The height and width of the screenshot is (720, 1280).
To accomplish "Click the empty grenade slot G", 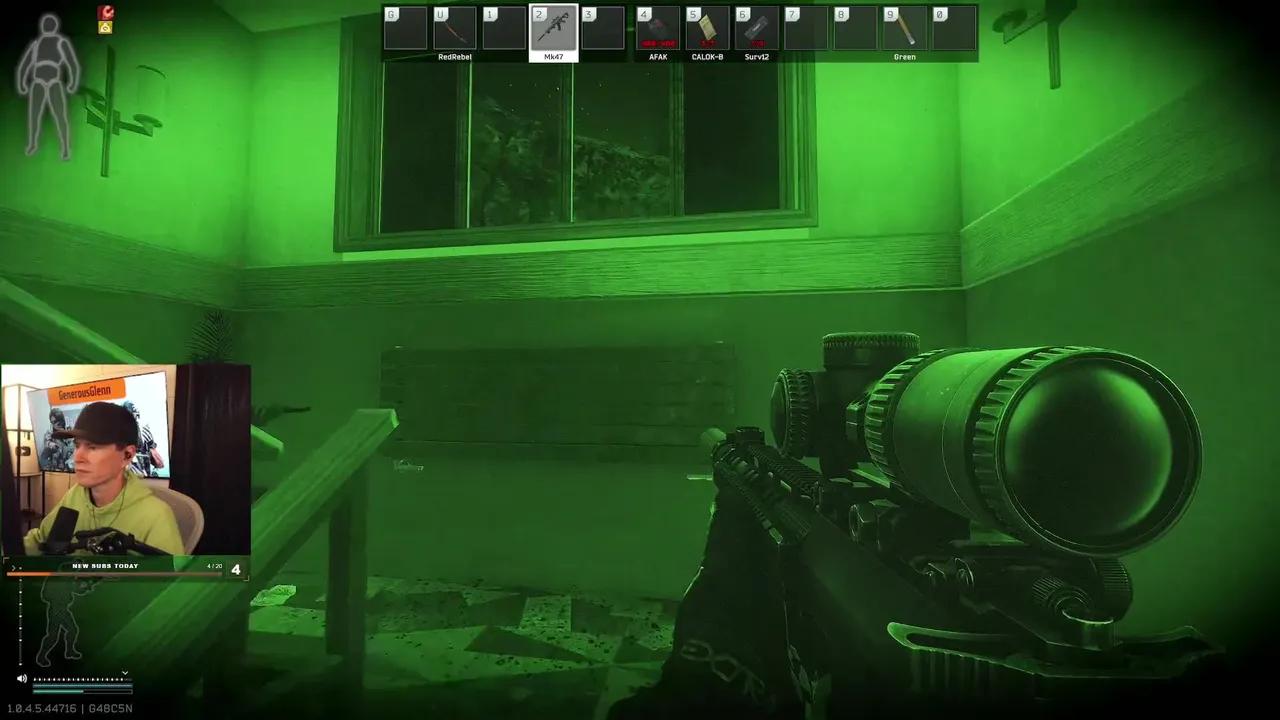I will click(x=405, y=27).
